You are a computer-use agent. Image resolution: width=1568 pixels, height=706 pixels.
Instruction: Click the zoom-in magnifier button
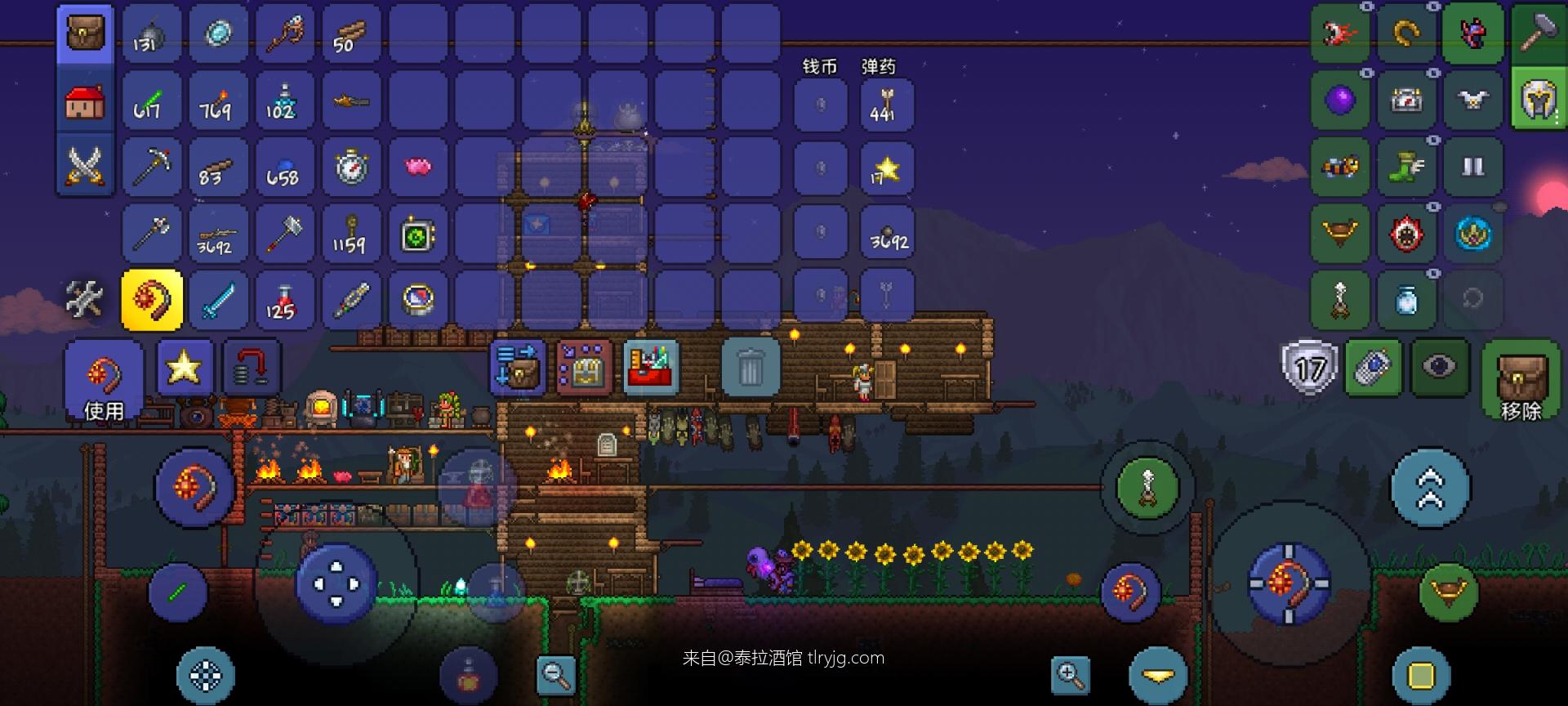[x=1071, y=675]
